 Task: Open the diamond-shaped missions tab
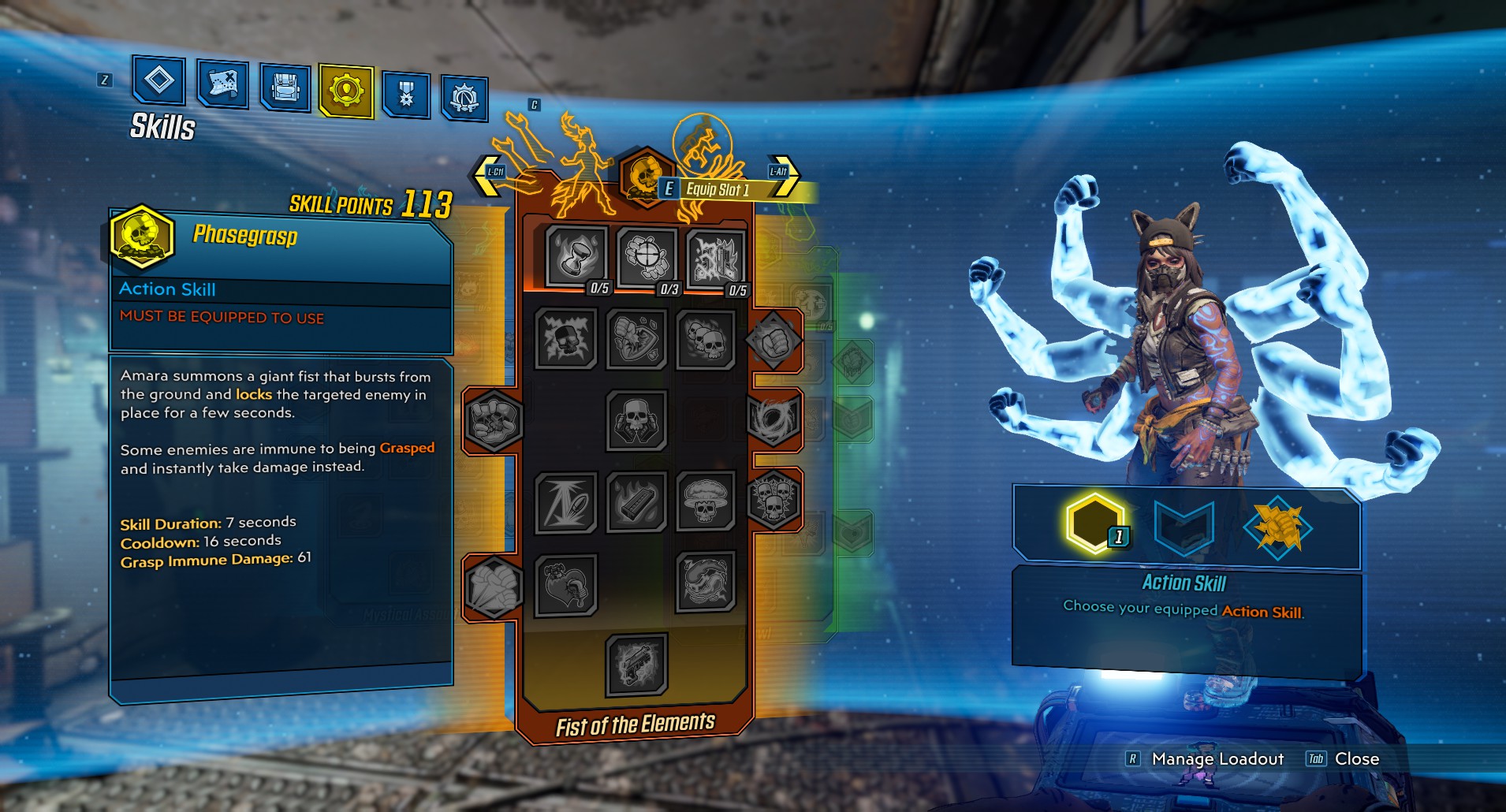[x=159, y=80]
